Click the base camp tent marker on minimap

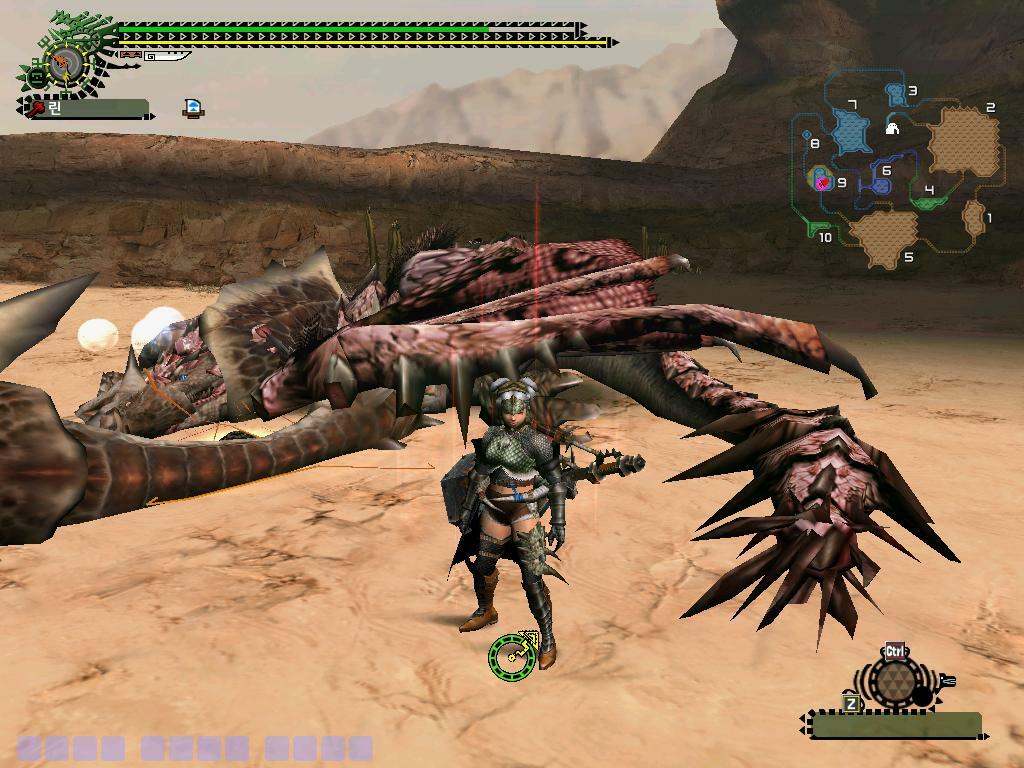pos(892,128)
